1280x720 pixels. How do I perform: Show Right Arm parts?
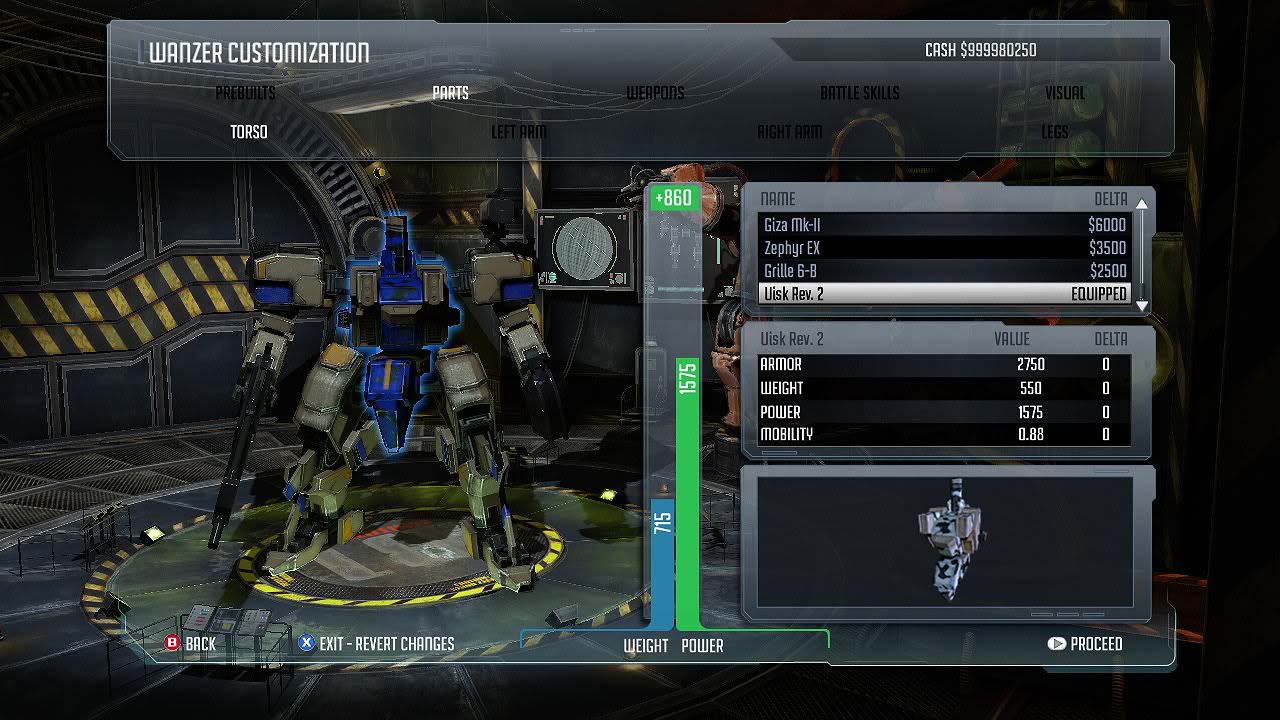click(789, 132)
